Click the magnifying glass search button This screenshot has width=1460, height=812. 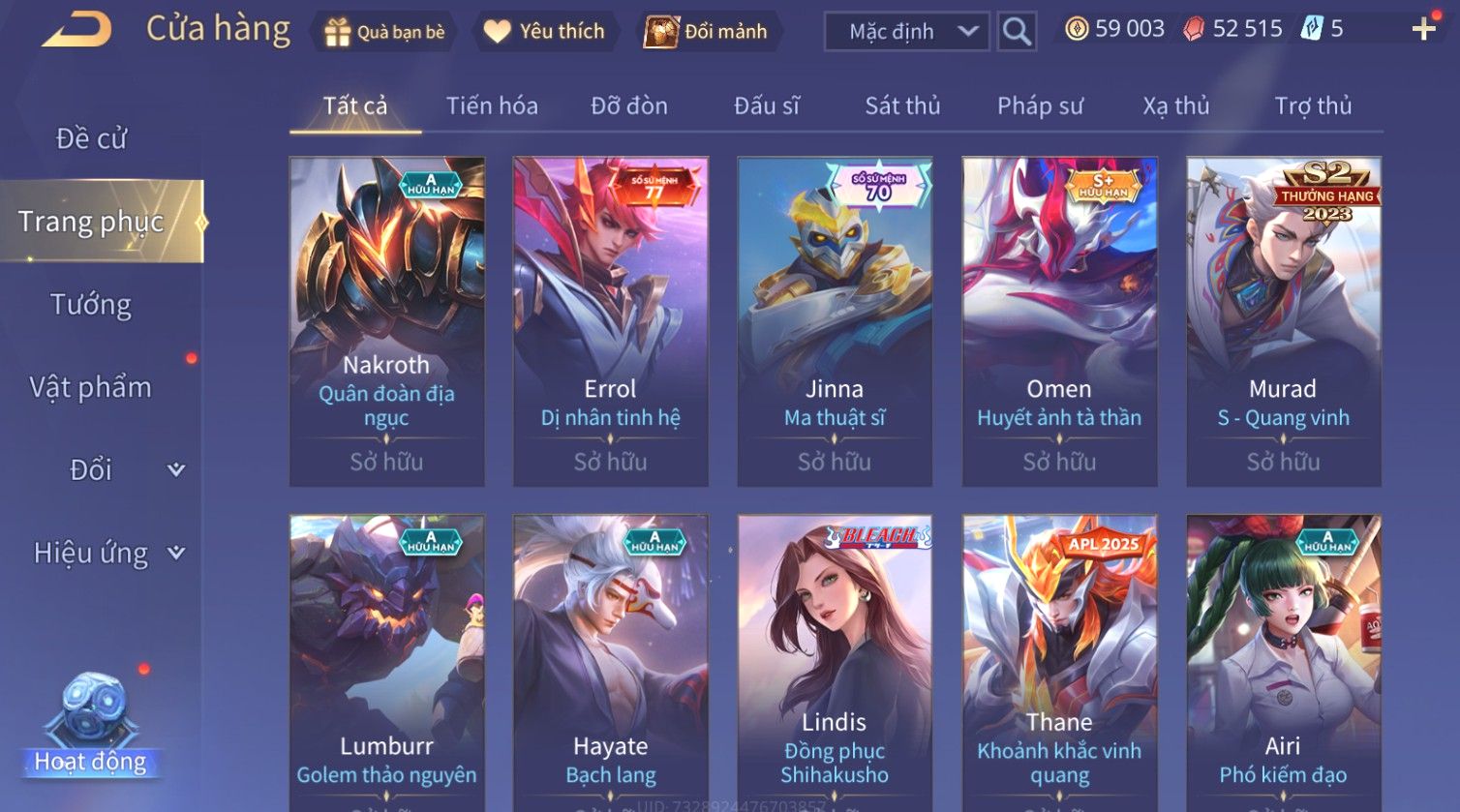(1017, 32)
